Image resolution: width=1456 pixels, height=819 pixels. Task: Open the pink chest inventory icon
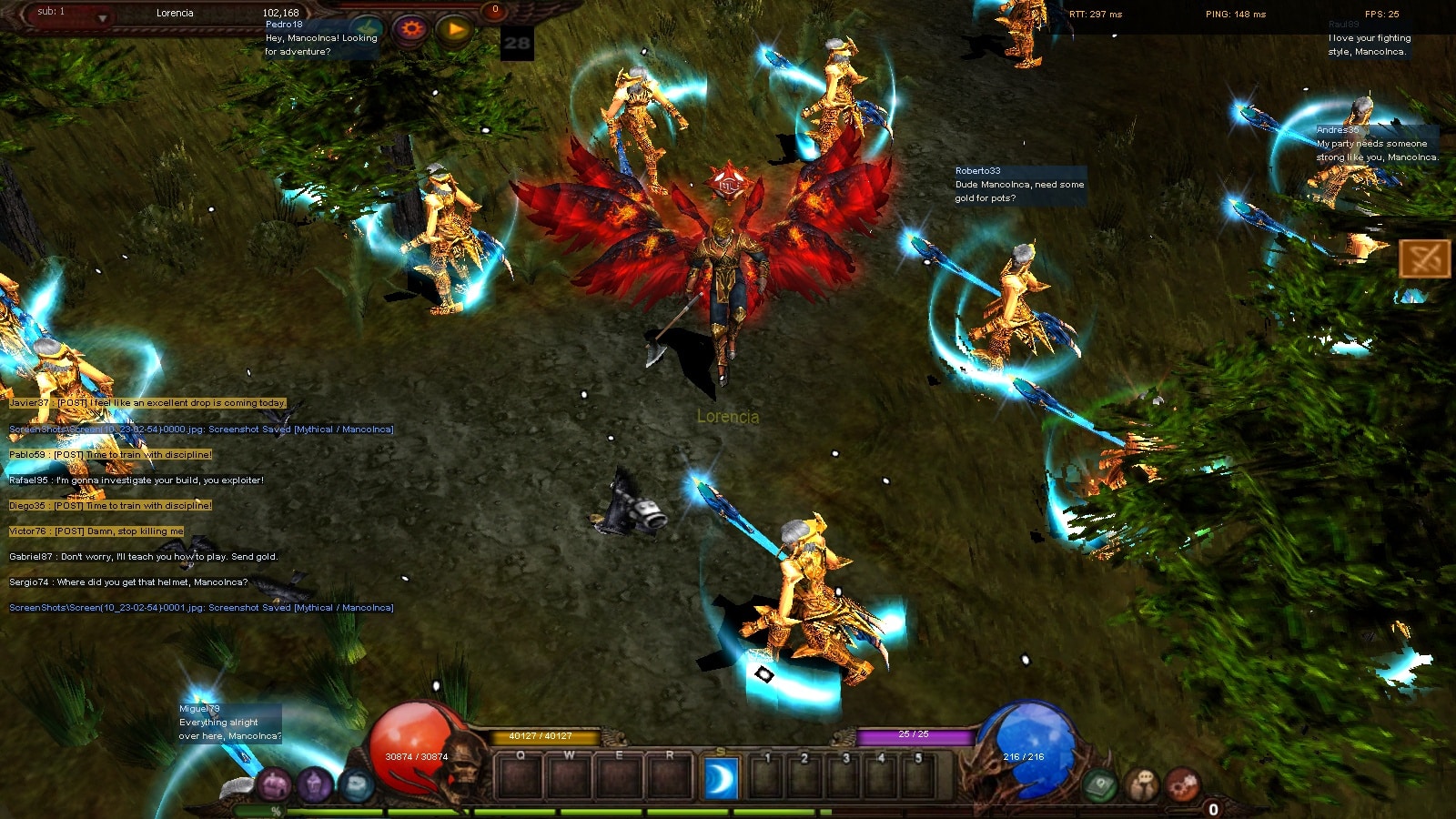[274, 784]
